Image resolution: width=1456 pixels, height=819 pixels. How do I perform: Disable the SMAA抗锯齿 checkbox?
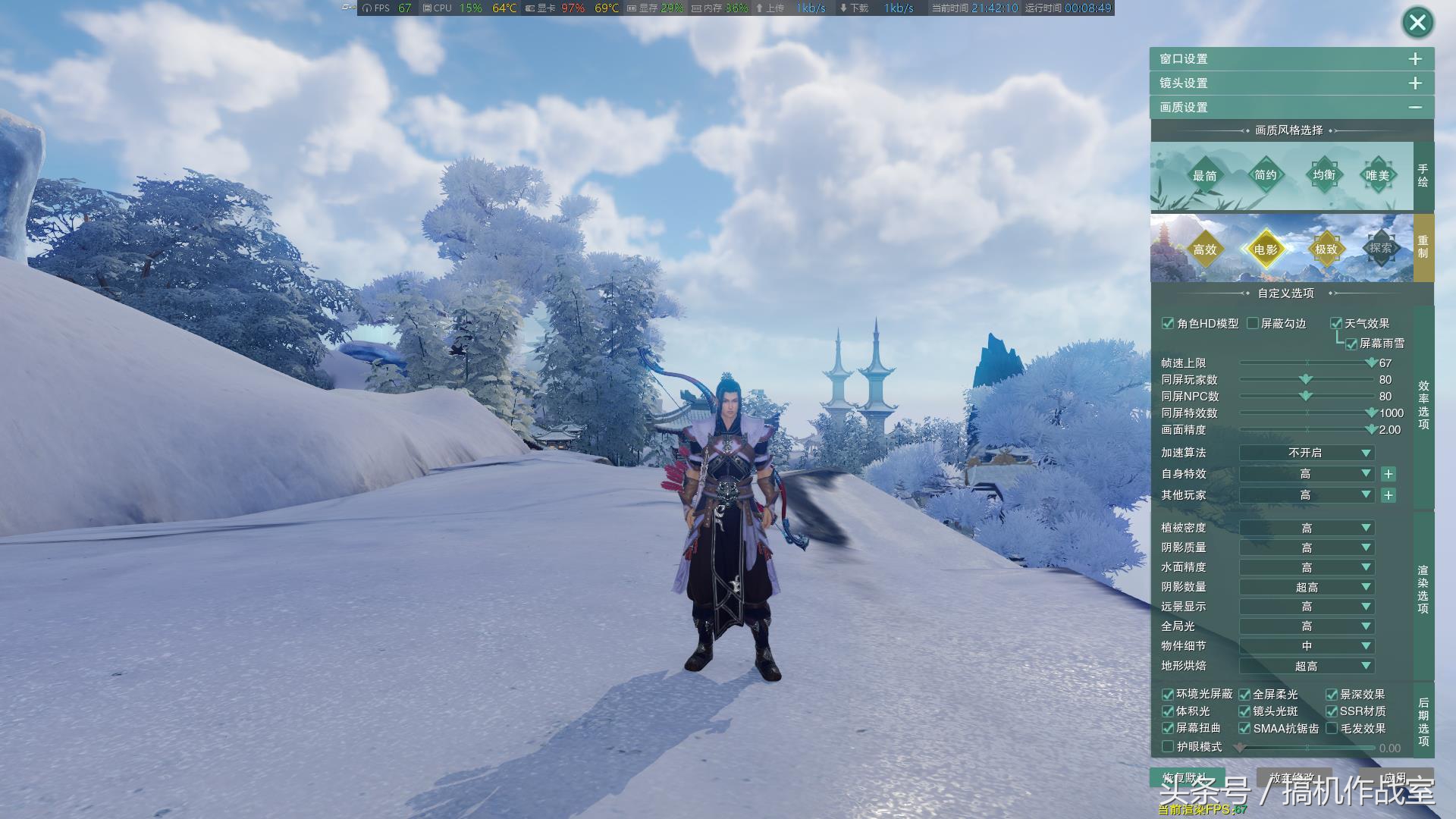tap(1244, 729)
